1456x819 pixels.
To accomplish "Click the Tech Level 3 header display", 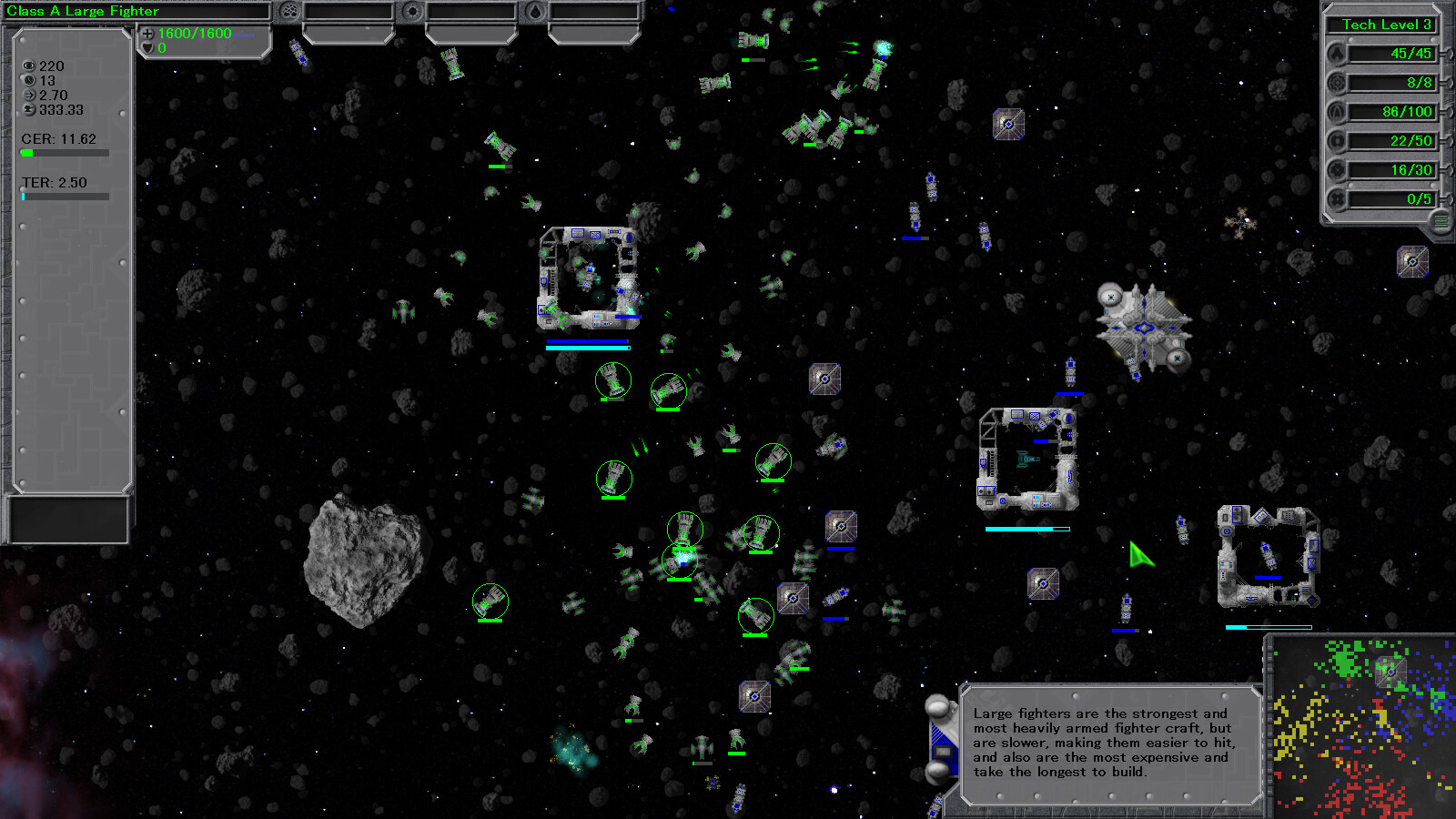I will (1382, 25).
